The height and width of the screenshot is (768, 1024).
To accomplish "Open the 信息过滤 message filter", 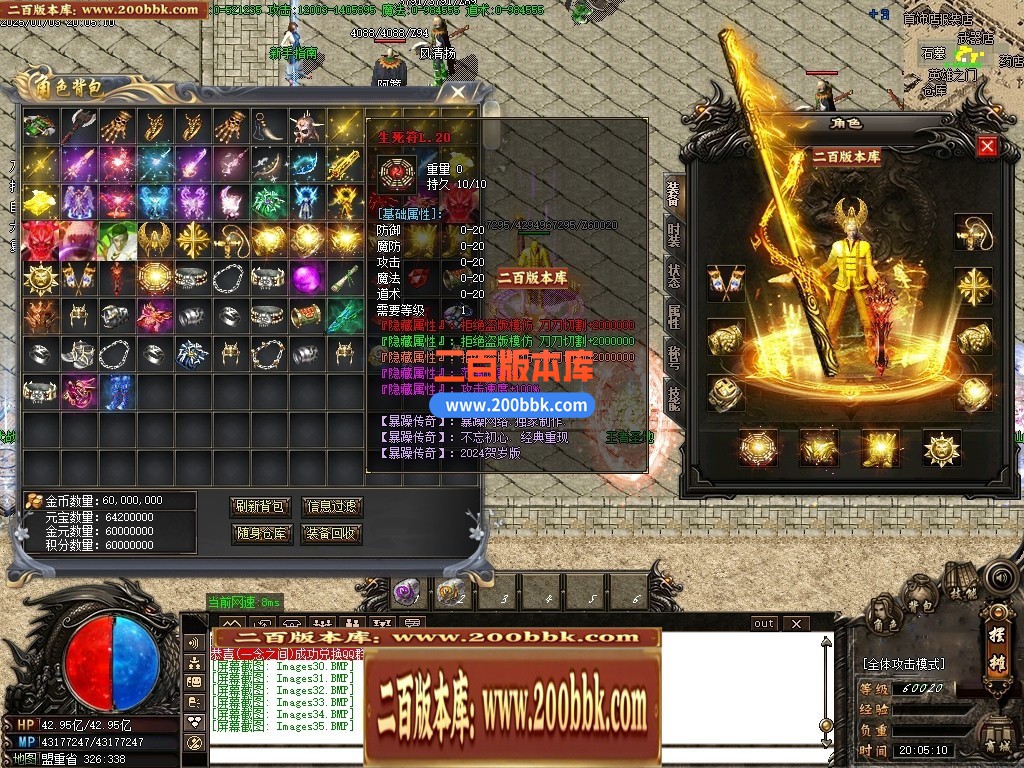I will point(331,507).
